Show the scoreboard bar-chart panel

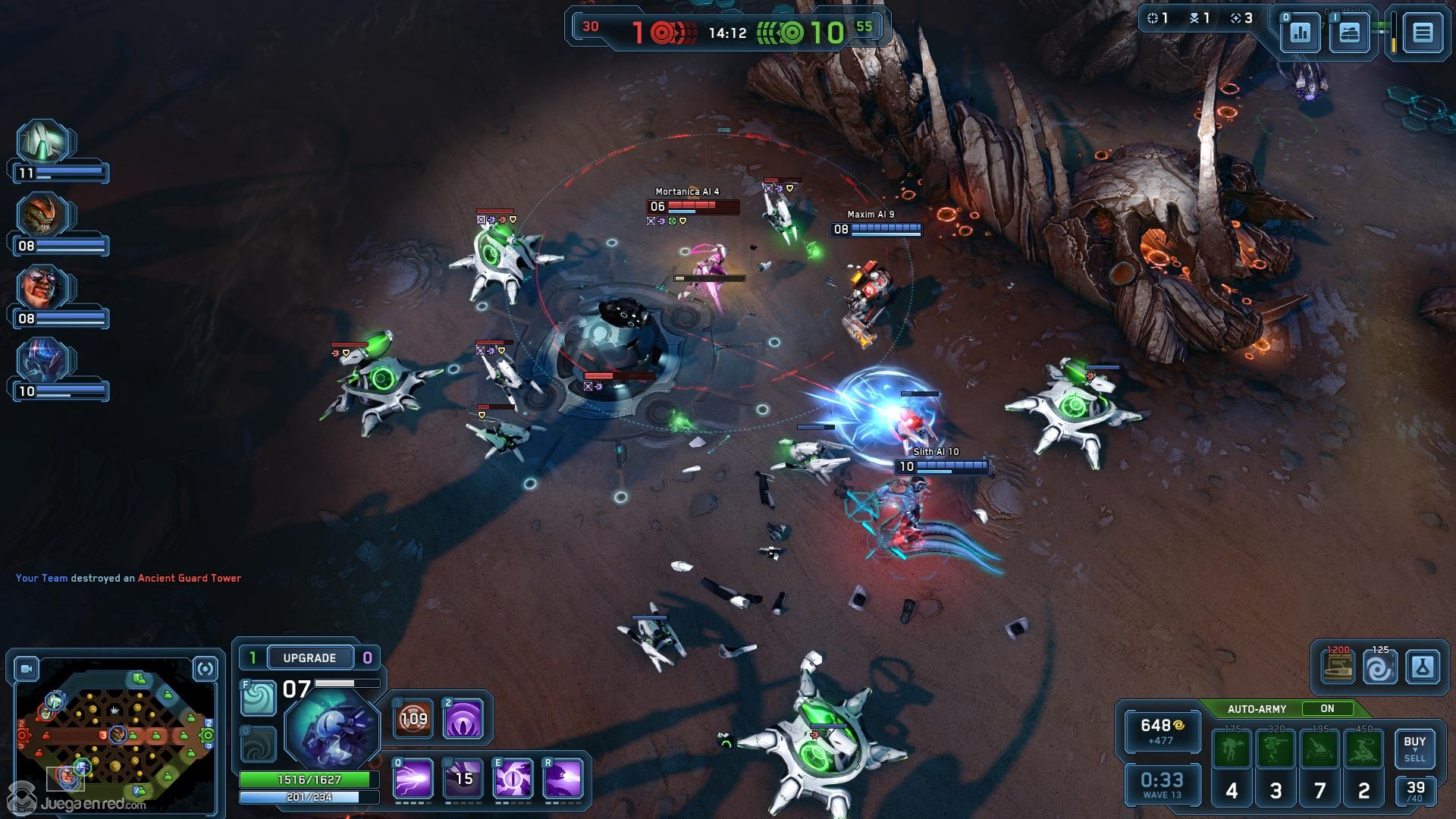coord(1300,33)
